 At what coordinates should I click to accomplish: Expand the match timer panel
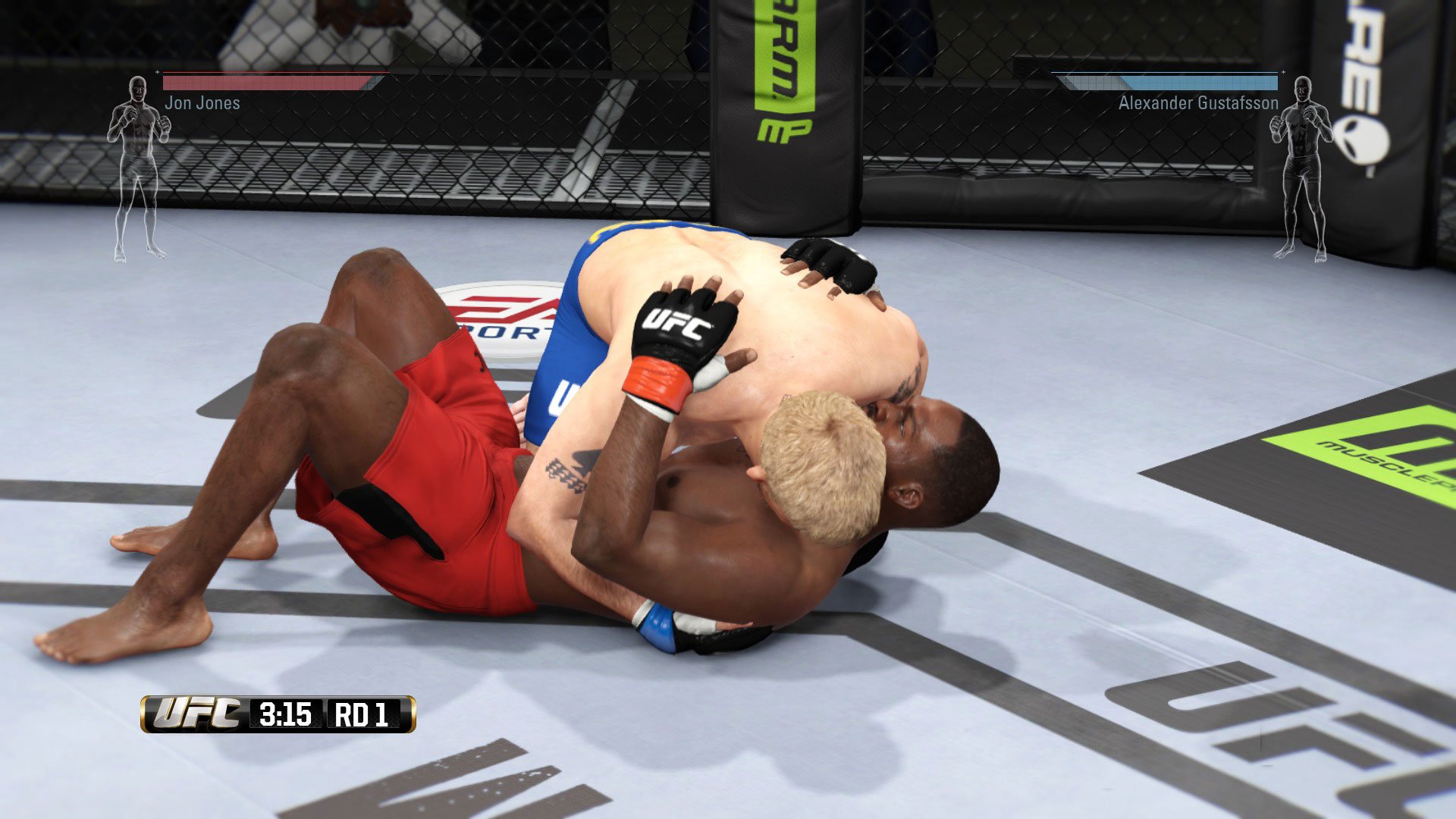[277, 714]
